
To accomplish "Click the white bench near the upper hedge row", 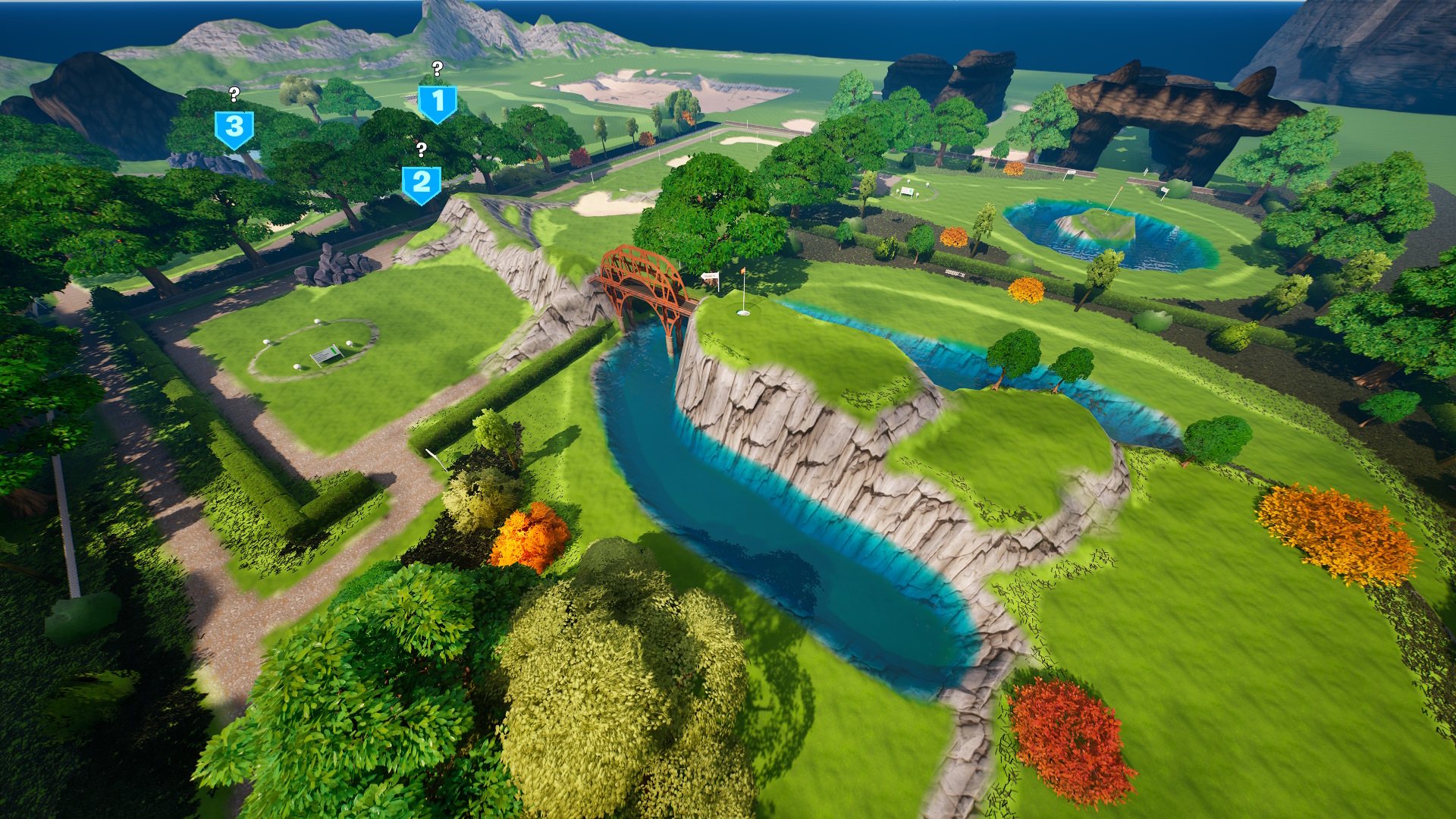I will [x=907, y=191].
